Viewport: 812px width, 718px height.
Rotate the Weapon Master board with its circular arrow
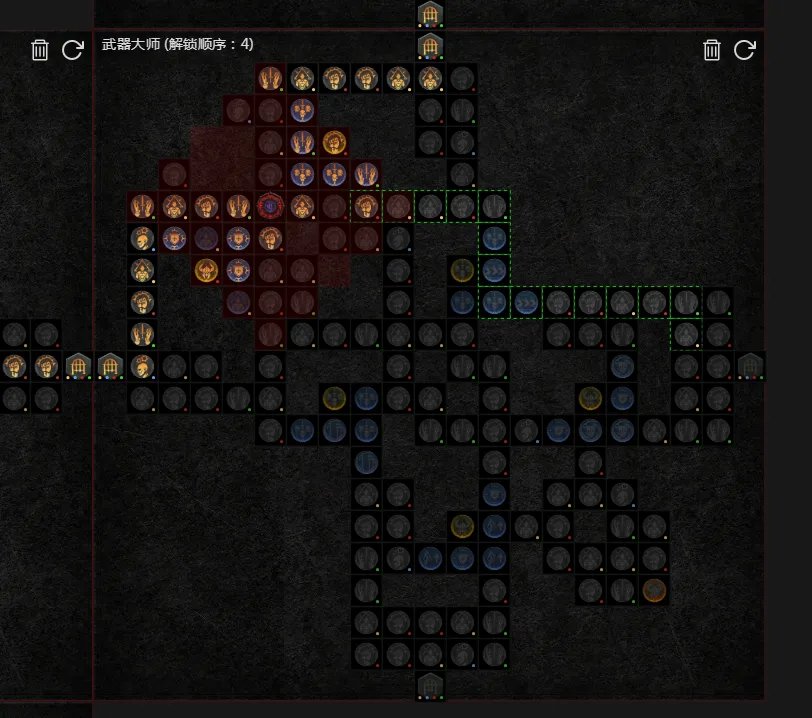744,50
